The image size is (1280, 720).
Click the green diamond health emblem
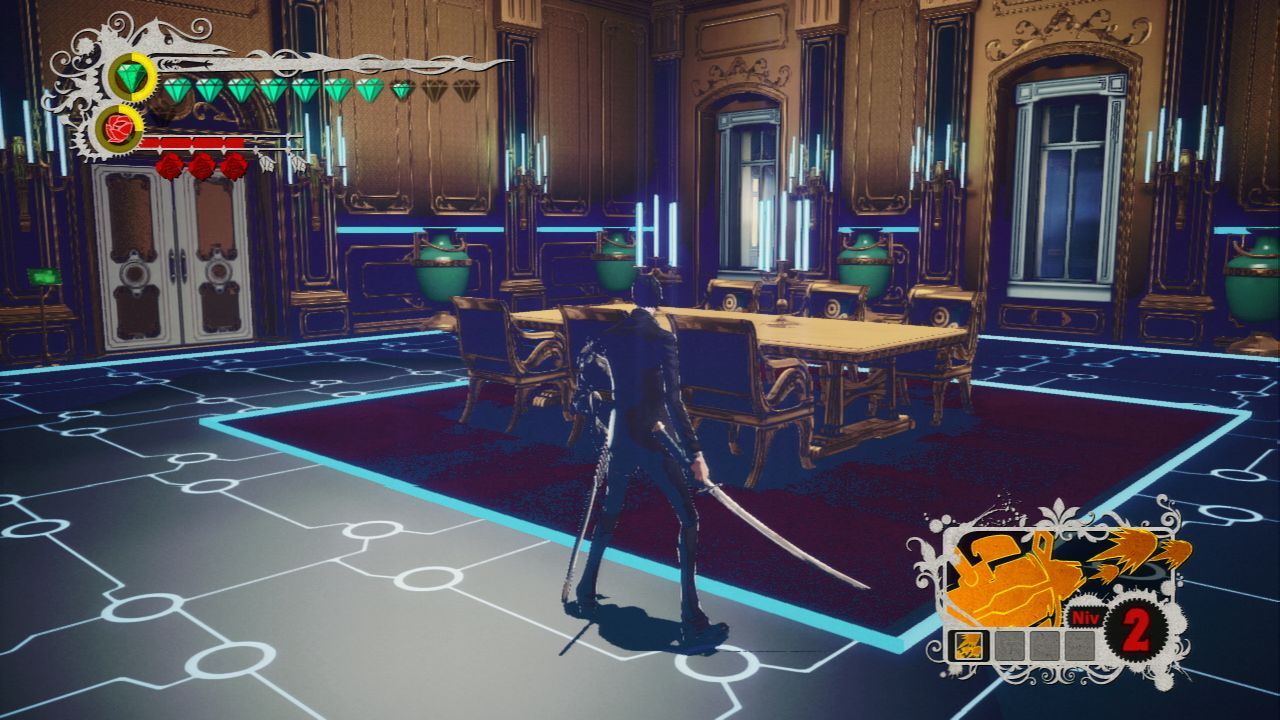click(130, 76)
